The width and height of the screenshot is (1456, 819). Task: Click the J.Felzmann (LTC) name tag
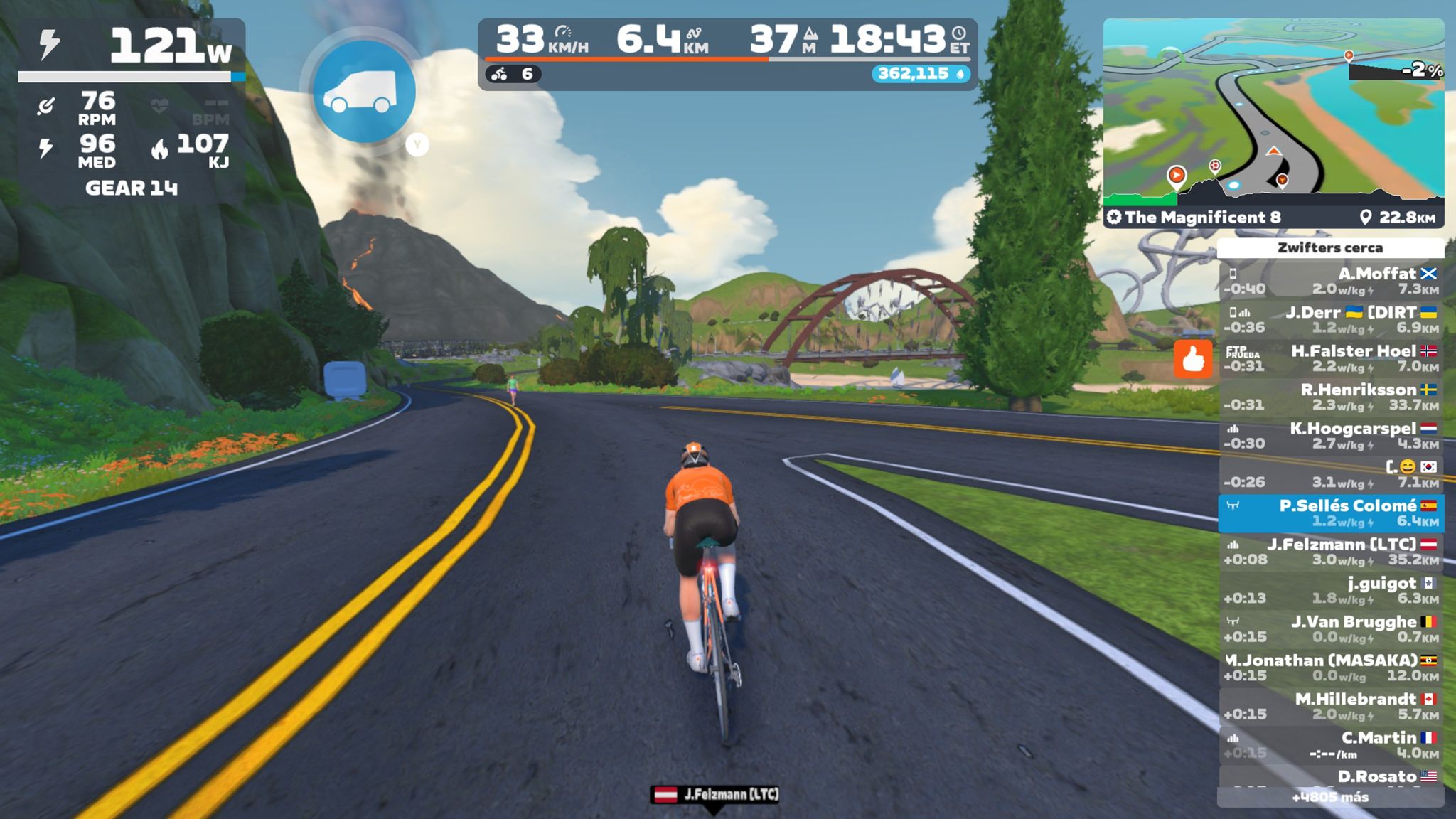pos(715,794)
